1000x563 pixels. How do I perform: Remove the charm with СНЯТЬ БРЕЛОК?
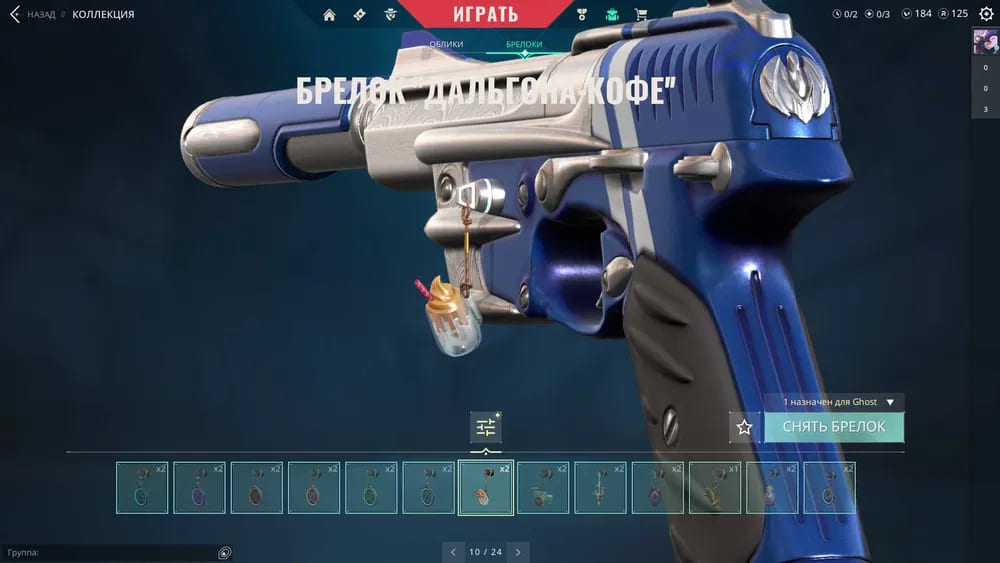tap(834, 427)
